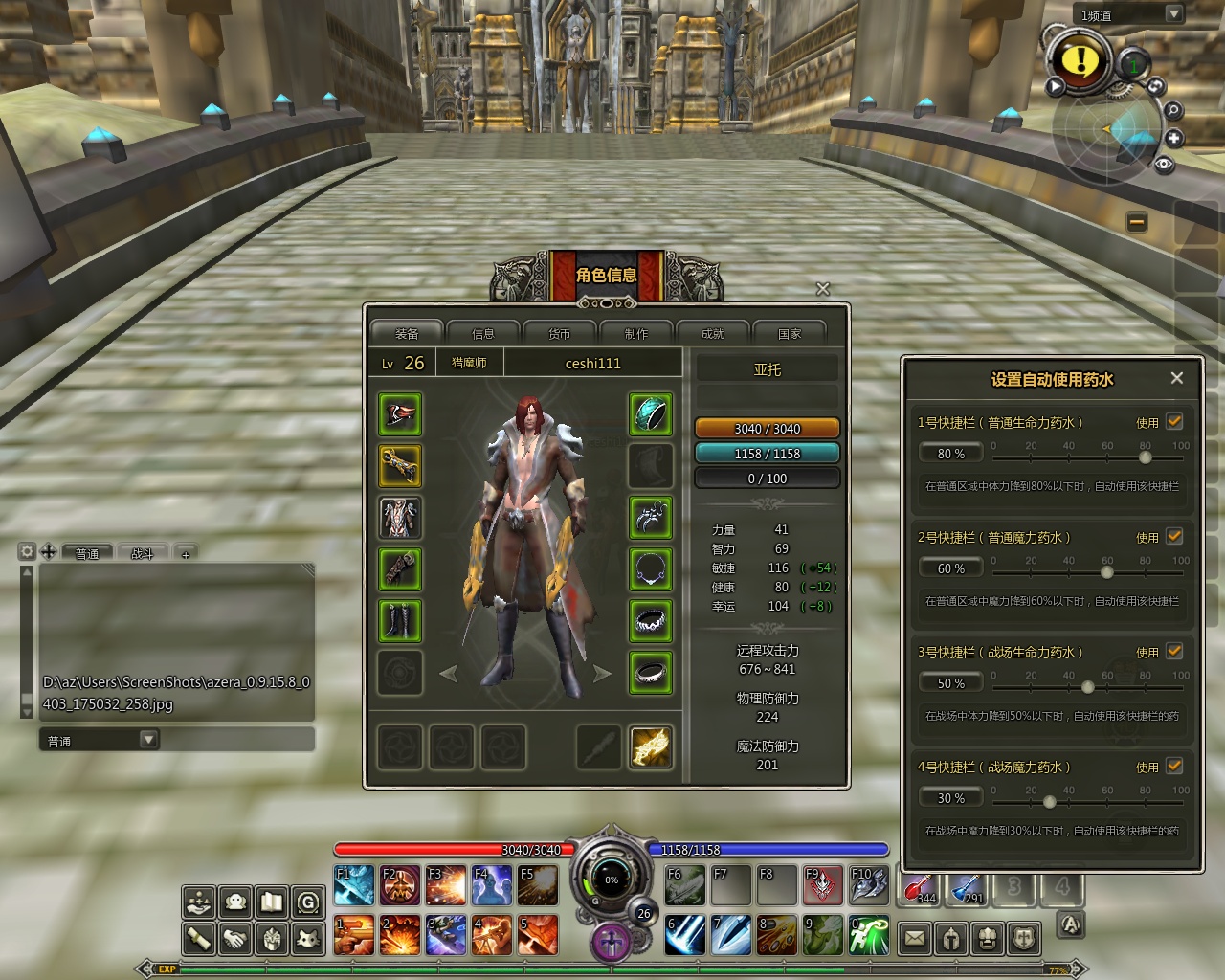Screen dimensions: 1225x980
Task: Open the 国家 nation tab
Action: pos(790,334)
